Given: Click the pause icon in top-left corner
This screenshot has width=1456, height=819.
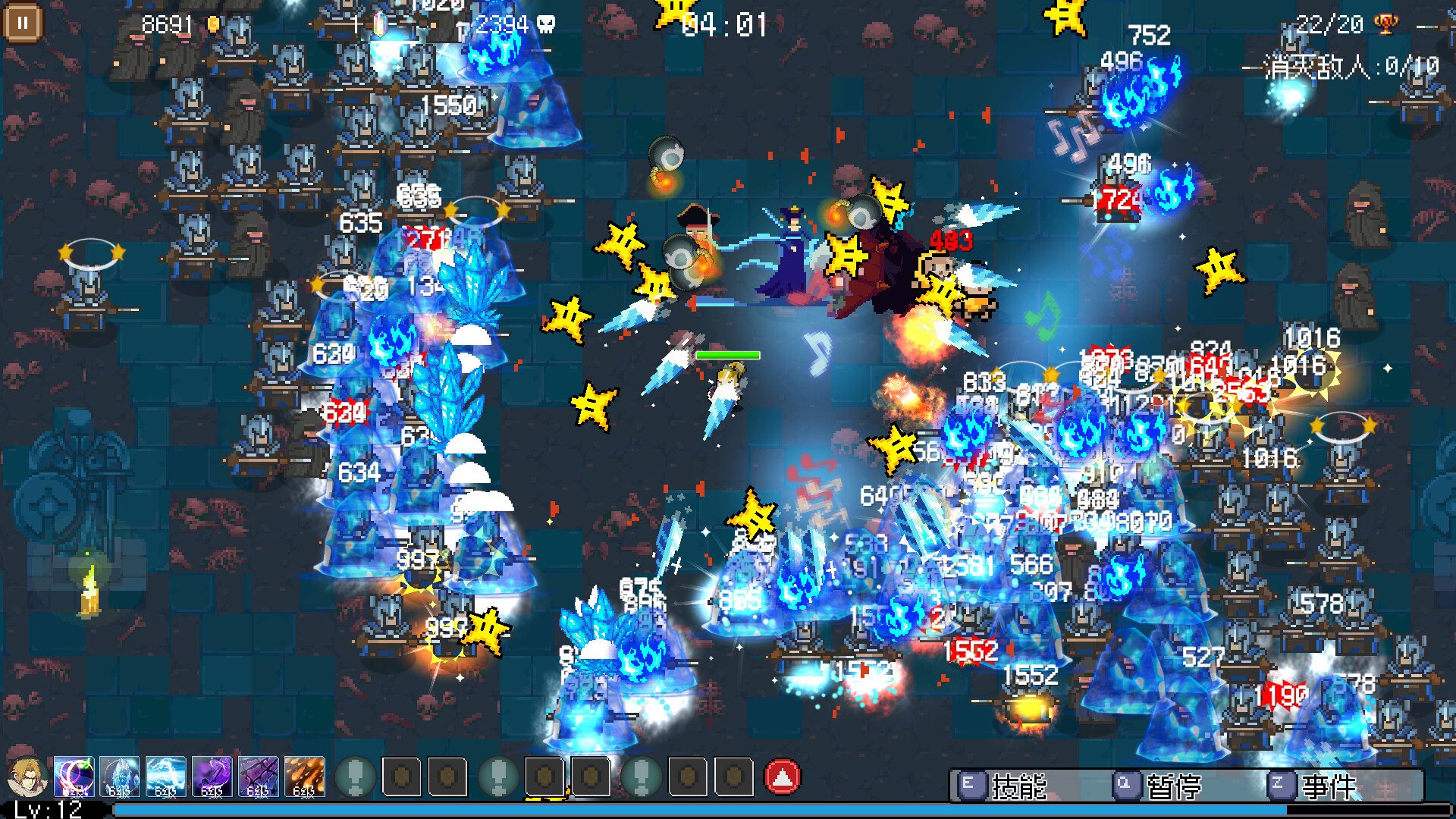Looking at the screenshot, I should point(23,21).
